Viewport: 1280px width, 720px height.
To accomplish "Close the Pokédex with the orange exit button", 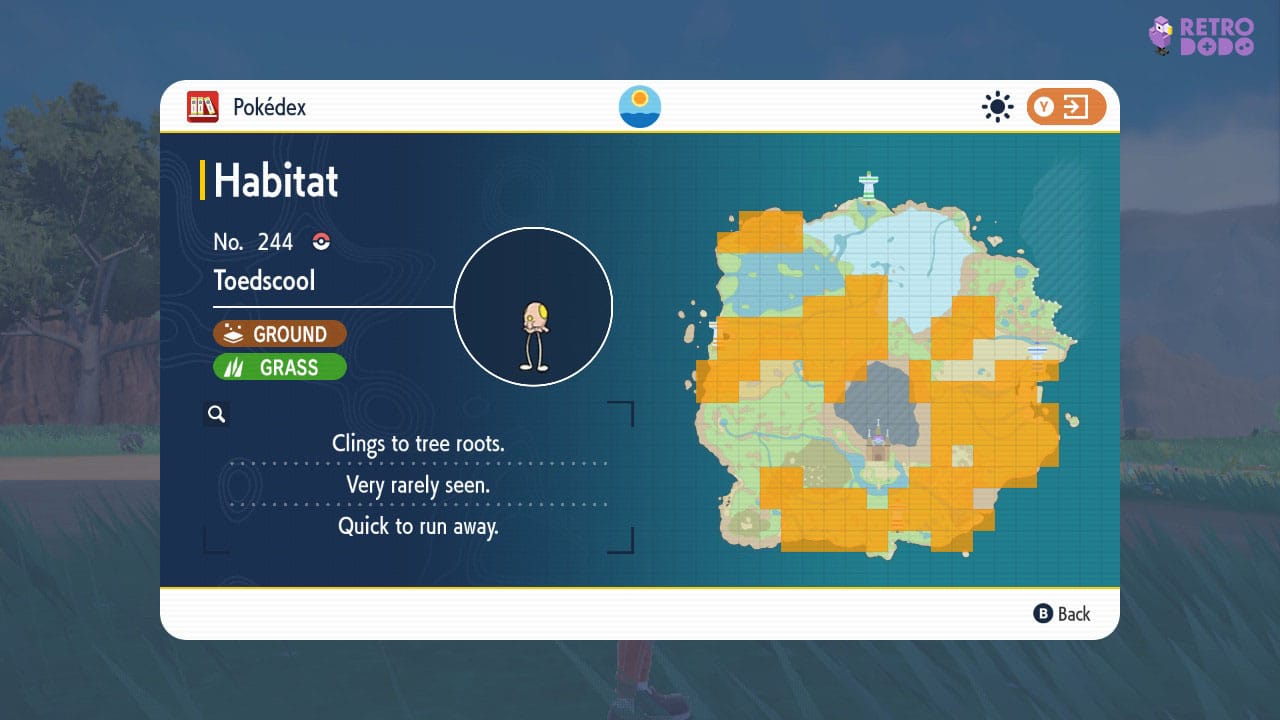I will tap(1066, 107).
